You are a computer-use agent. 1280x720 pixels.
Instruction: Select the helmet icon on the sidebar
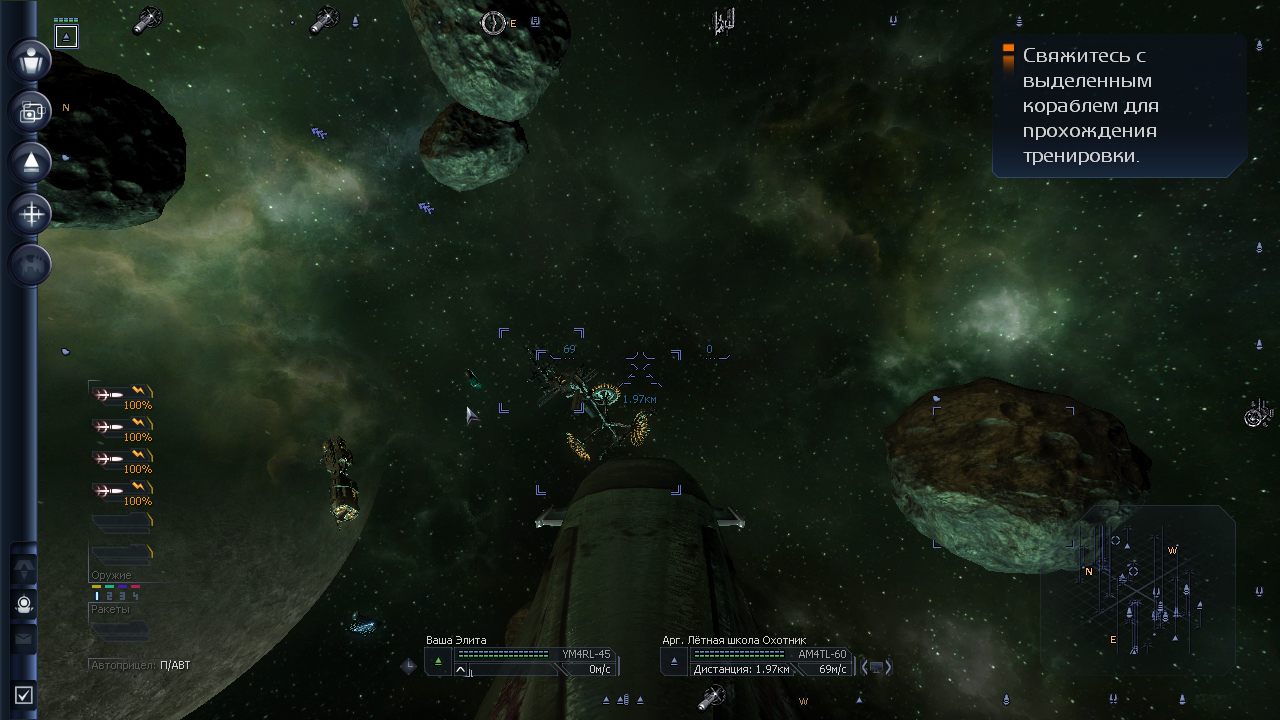click(x=29, y=61)
